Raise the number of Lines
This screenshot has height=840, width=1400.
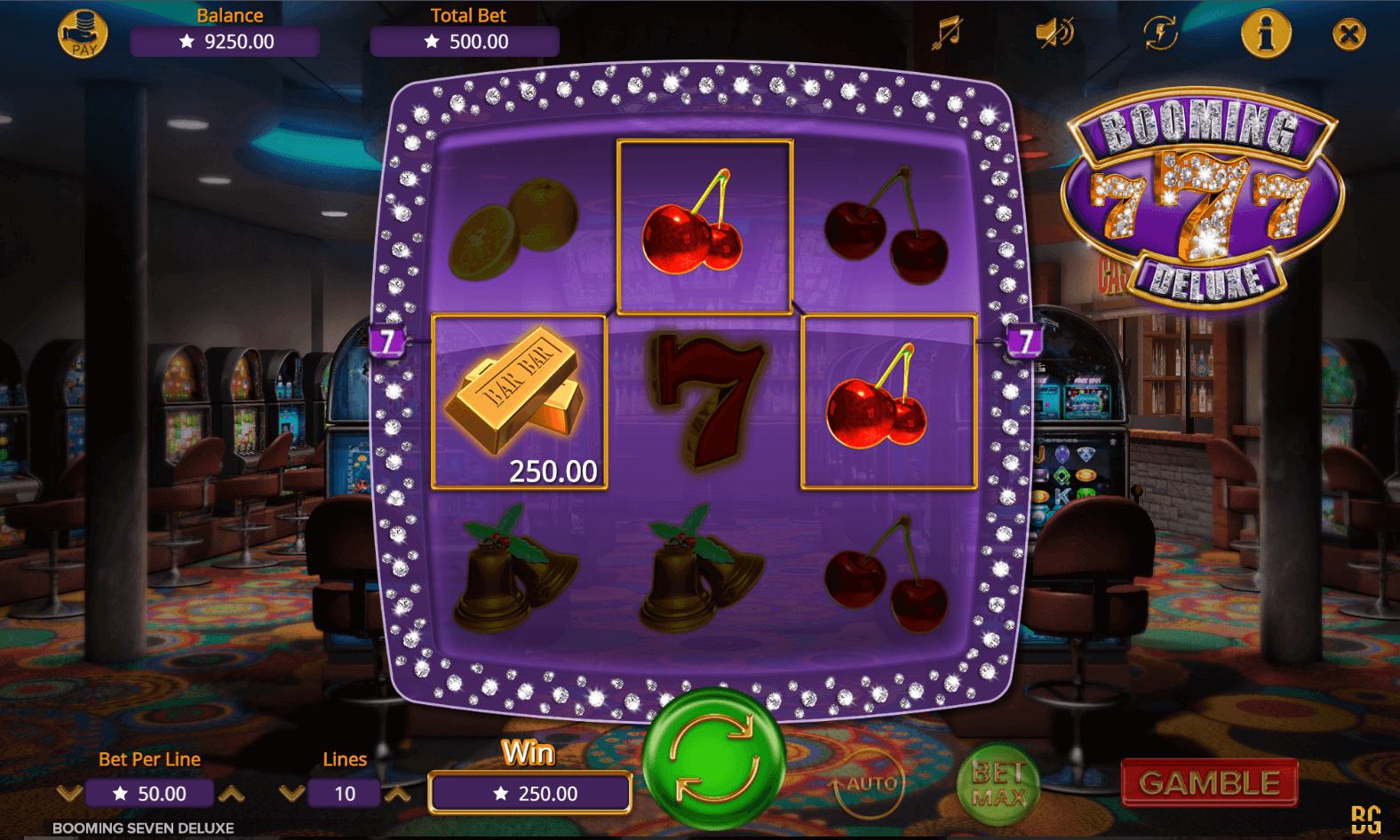coord(397,793)
